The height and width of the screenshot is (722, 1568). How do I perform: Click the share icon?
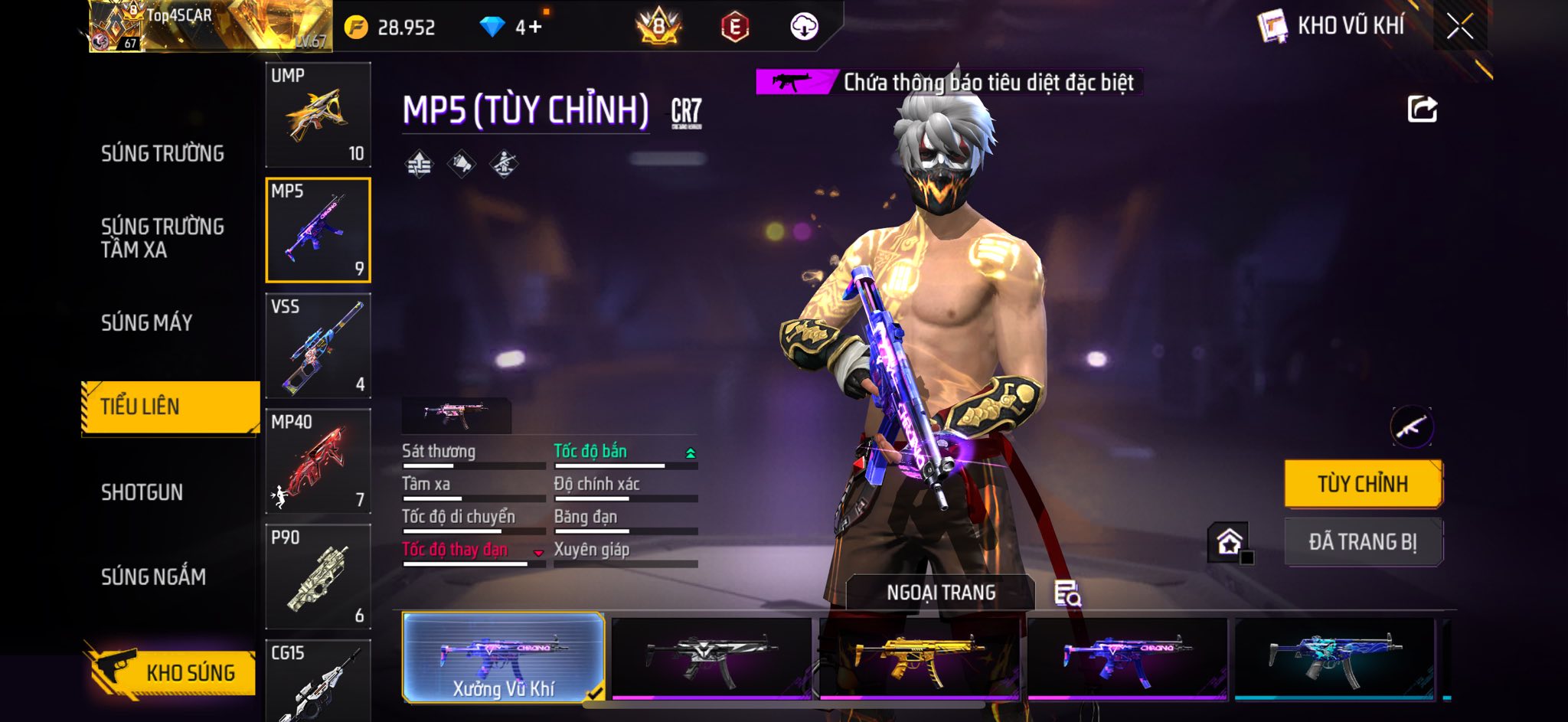[x=1422, y=109]
